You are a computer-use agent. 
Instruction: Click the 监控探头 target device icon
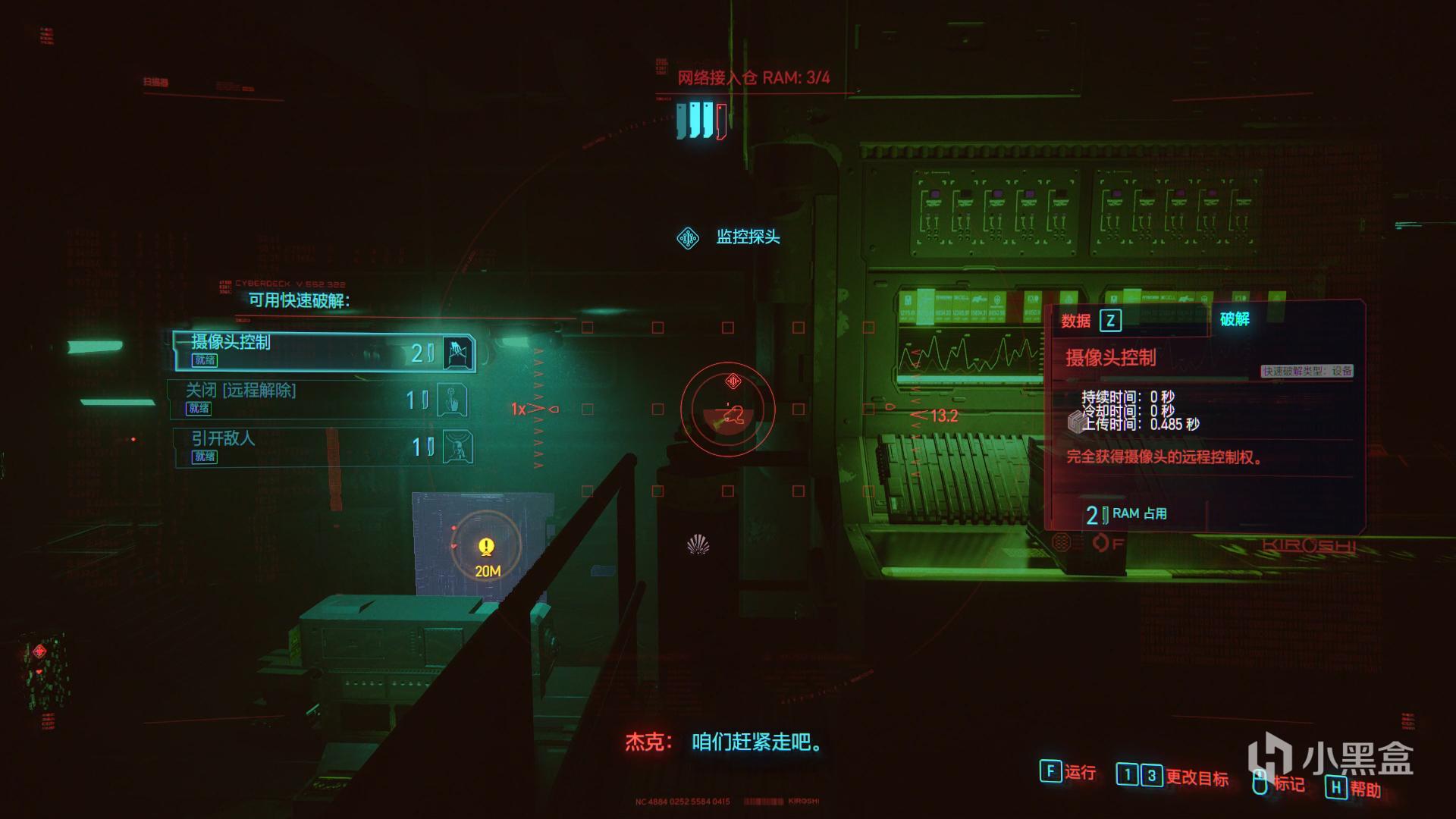click(688, 238)
